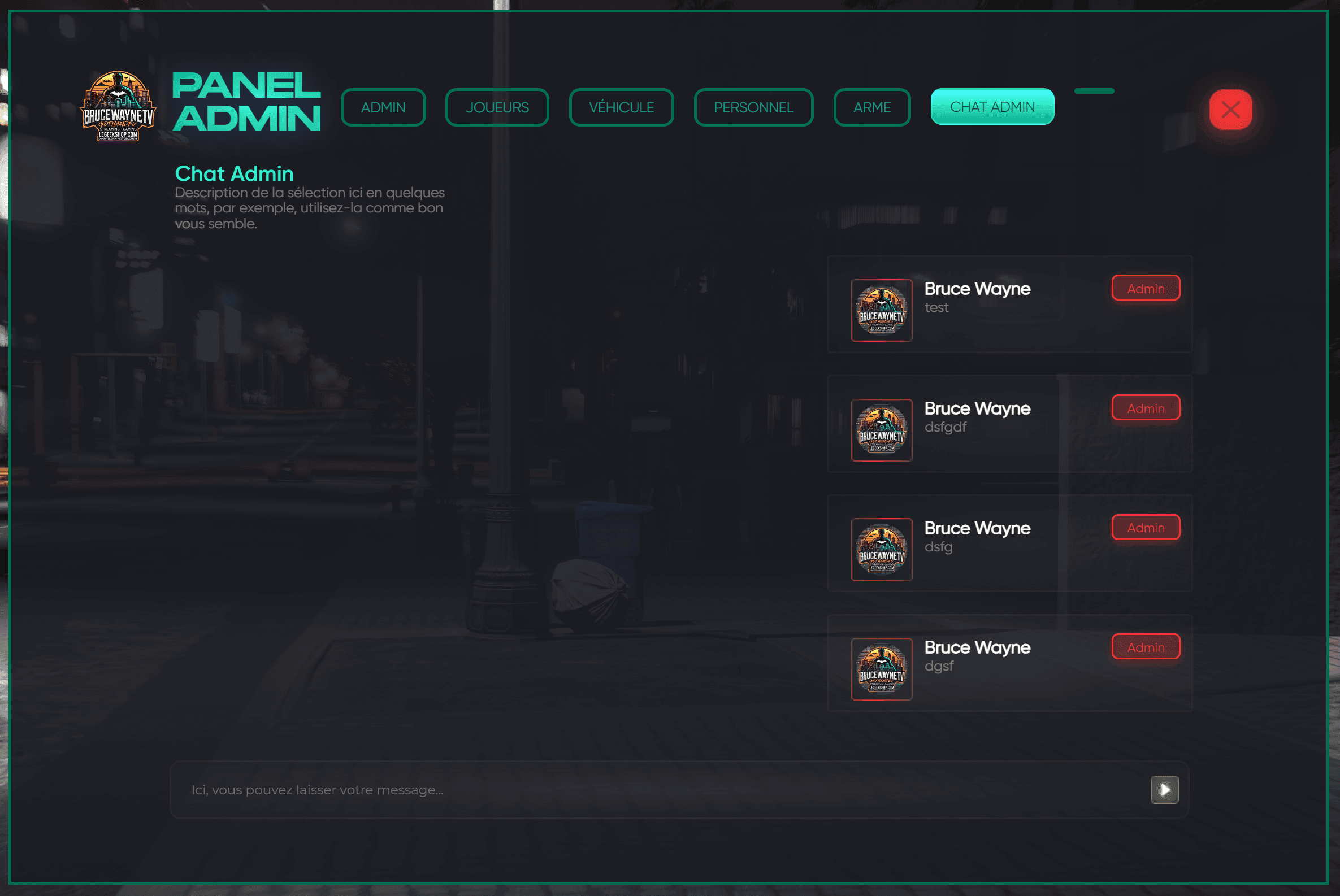The height and width of the screenshot is (896, 1340).
Task: Click the avatar beside the "dgsf" message
Action: click(882, 669)
